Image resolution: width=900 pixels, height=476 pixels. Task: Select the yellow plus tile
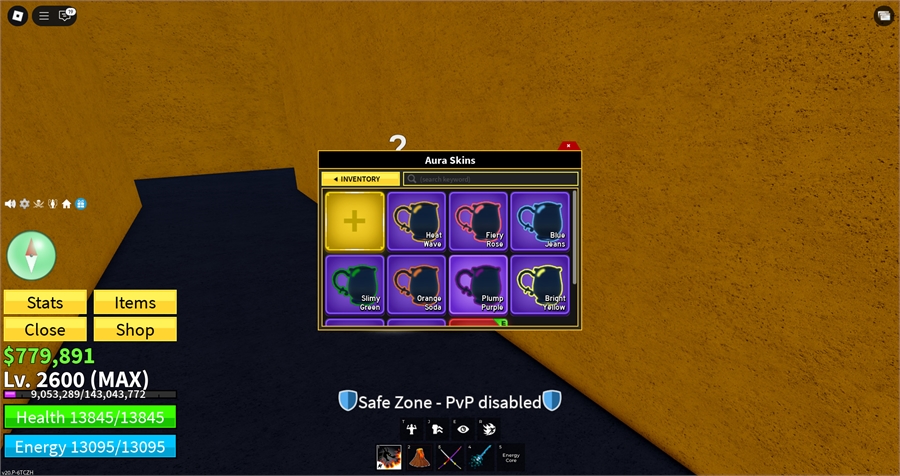(354, 221)
